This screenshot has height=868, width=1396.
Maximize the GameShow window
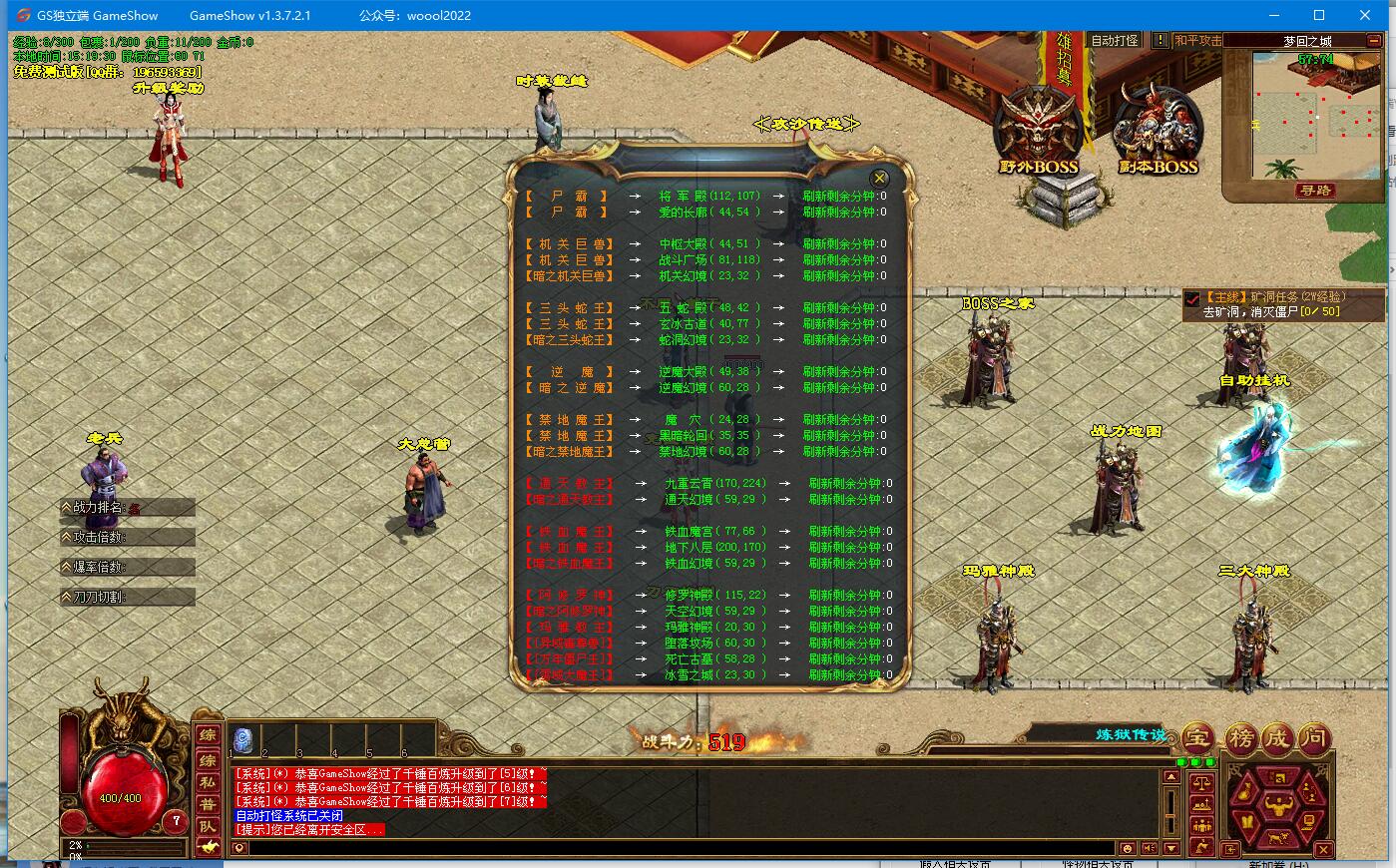[x=1319, y=15]
